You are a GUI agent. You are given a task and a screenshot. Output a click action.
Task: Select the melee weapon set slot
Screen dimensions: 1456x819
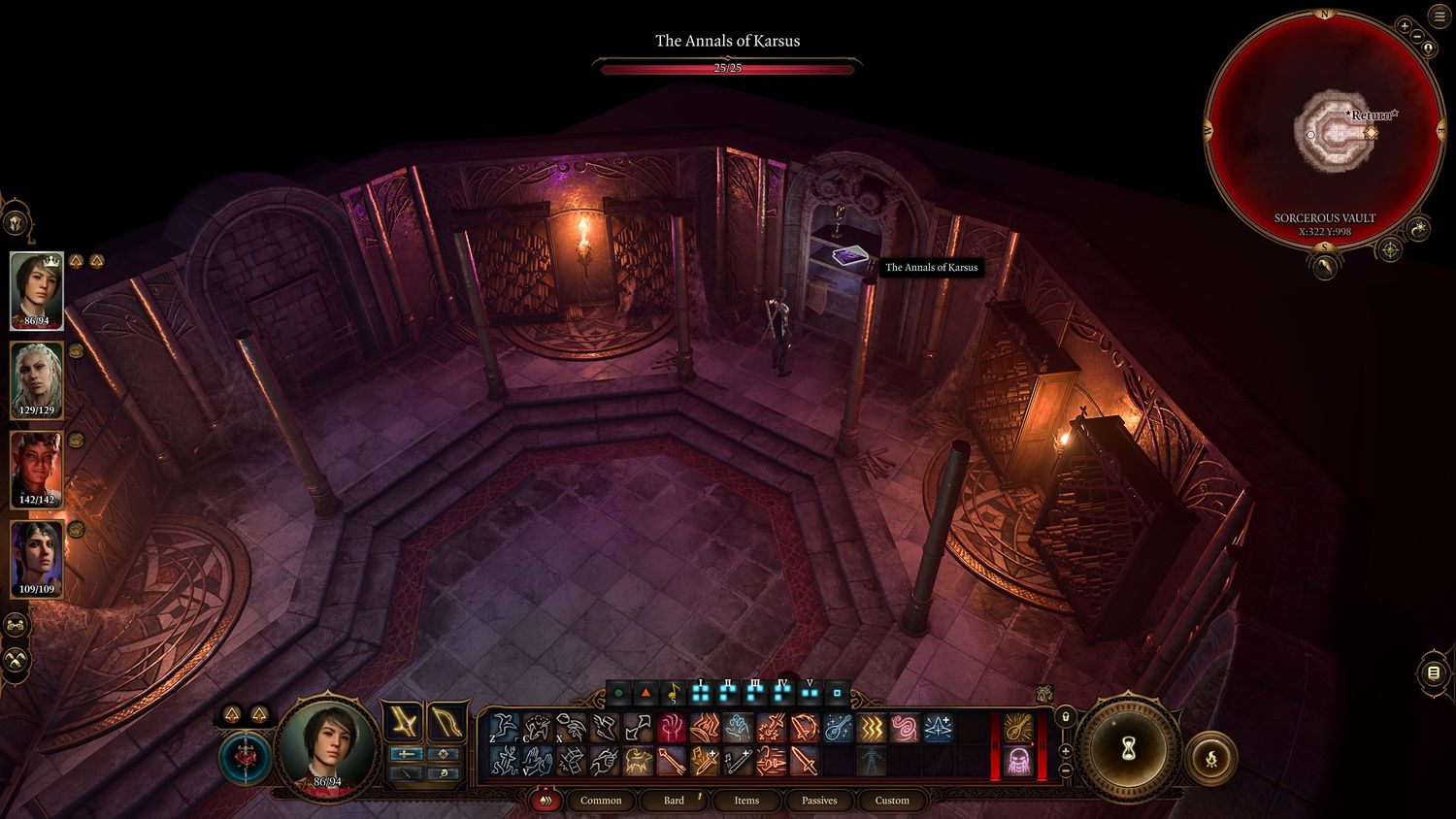[x=401, y=723]
